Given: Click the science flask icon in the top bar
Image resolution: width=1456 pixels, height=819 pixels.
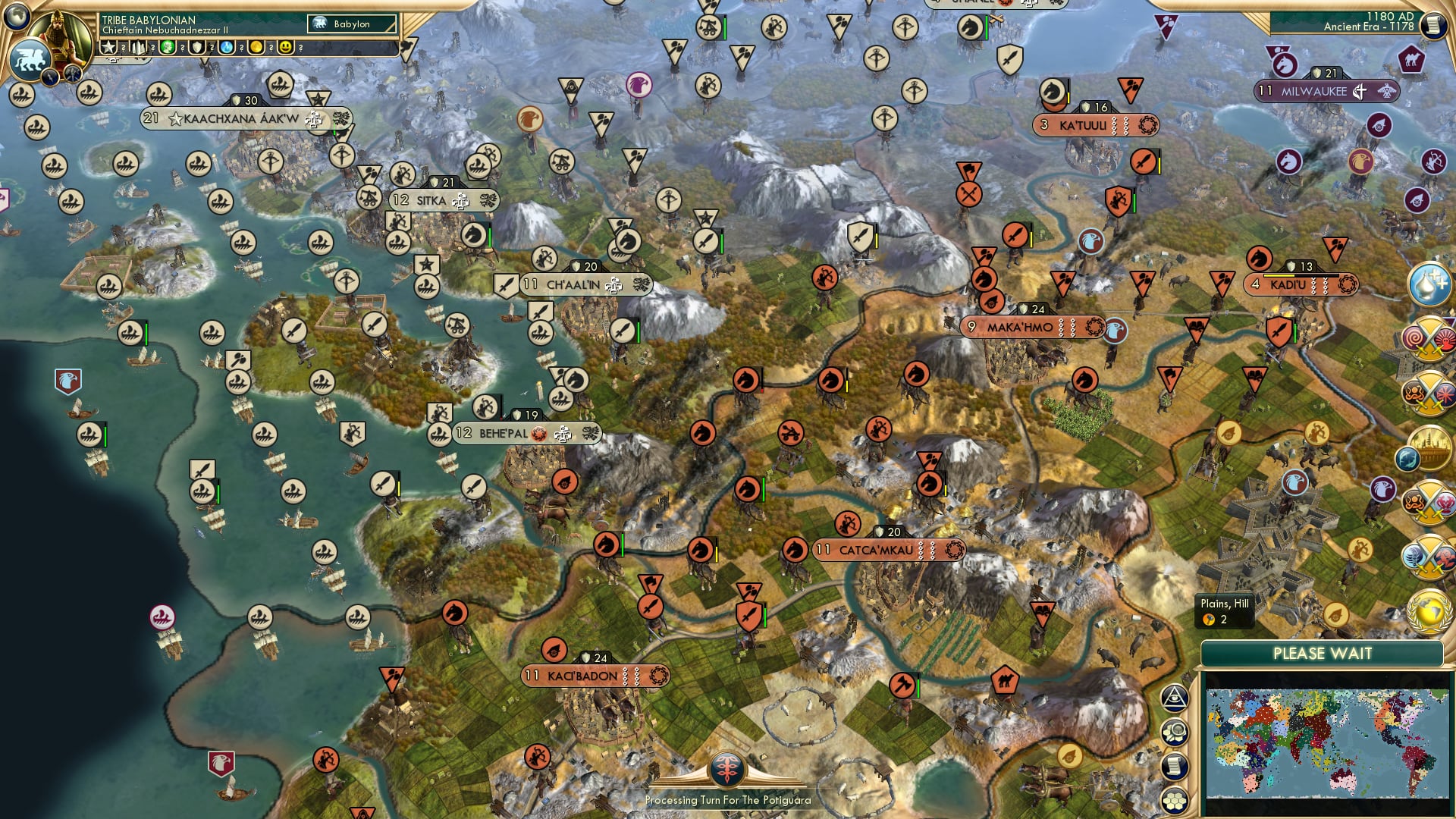Looking at the screenshot, I should (227, 48).
